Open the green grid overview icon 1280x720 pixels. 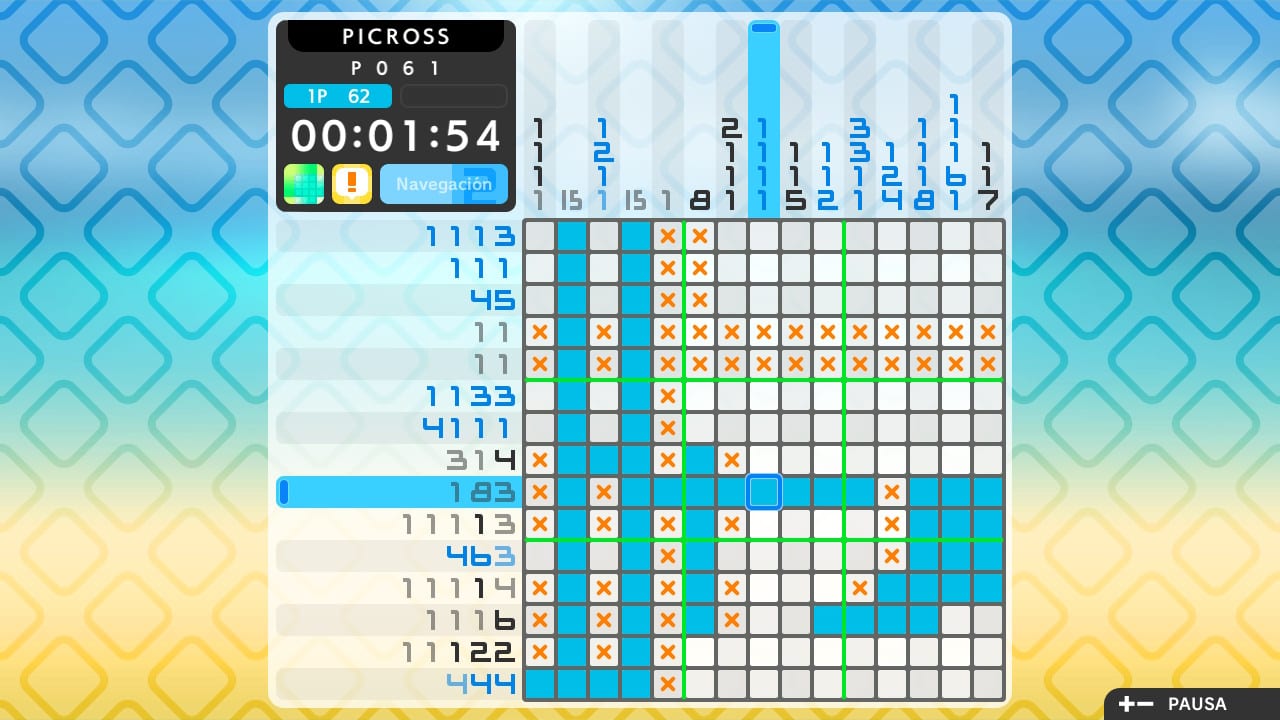coord(303,184)
